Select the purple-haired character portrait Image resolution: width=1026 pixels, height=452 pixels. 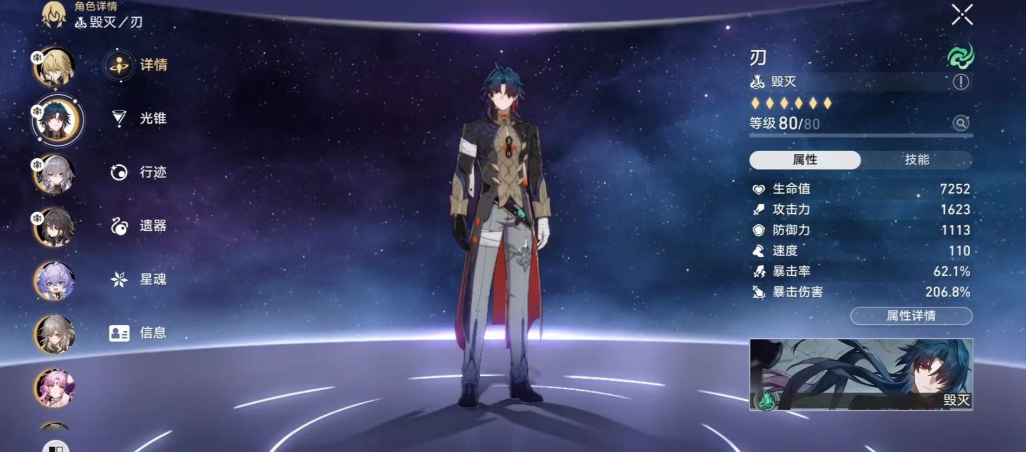[54, 281]
